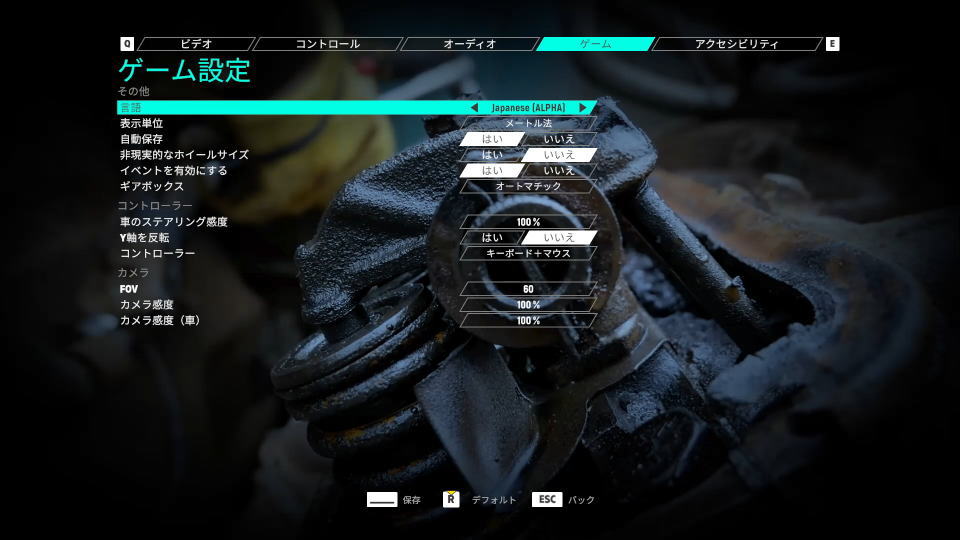Click the highlighted ゲーム tab
The width and height of the screenshot is (960, 540).
coord(595,44)
